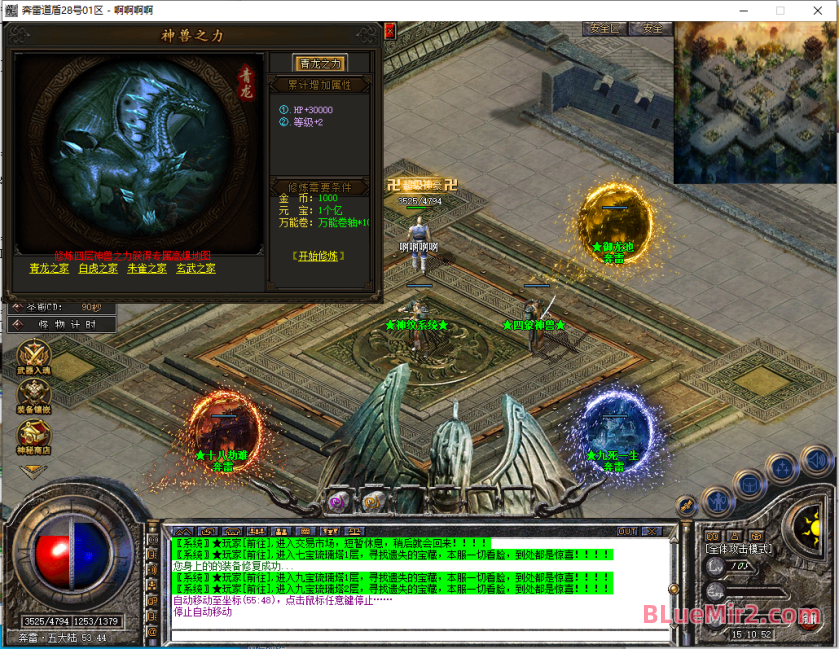Click the 青龙之力 button

coord(321,64)
